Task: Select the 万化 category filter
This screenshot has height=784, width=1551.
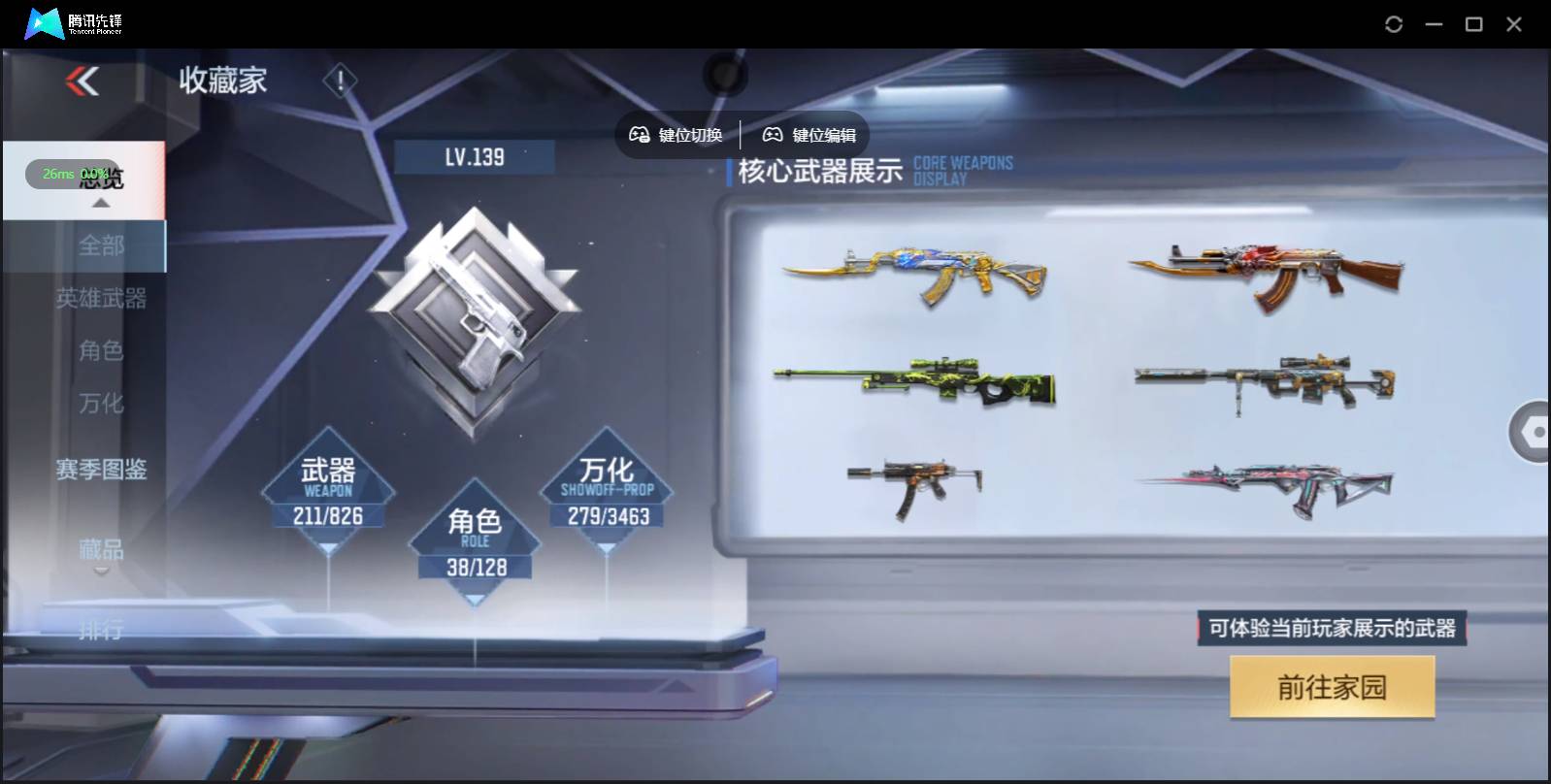Action: pos(101,403)
